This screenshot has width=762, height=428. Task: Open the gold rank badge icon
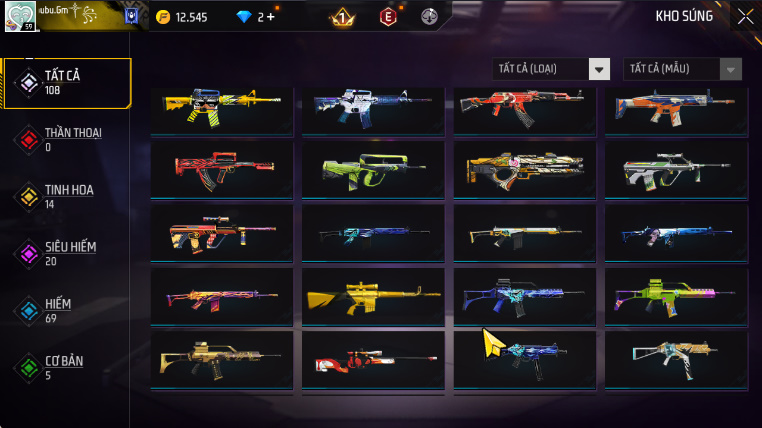pos(342,17)
